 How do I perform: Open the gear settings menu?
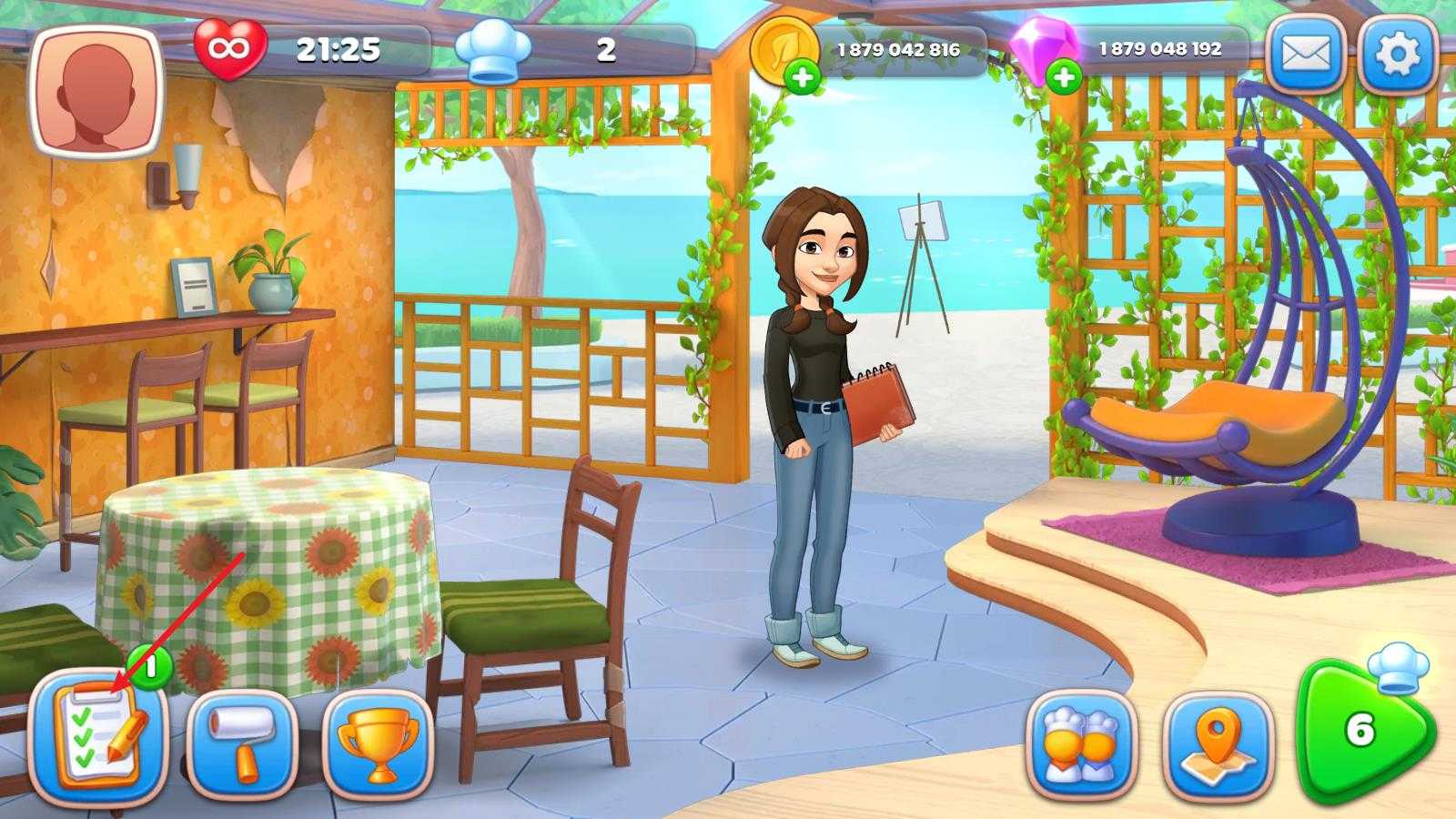[x=1397, y=54]
